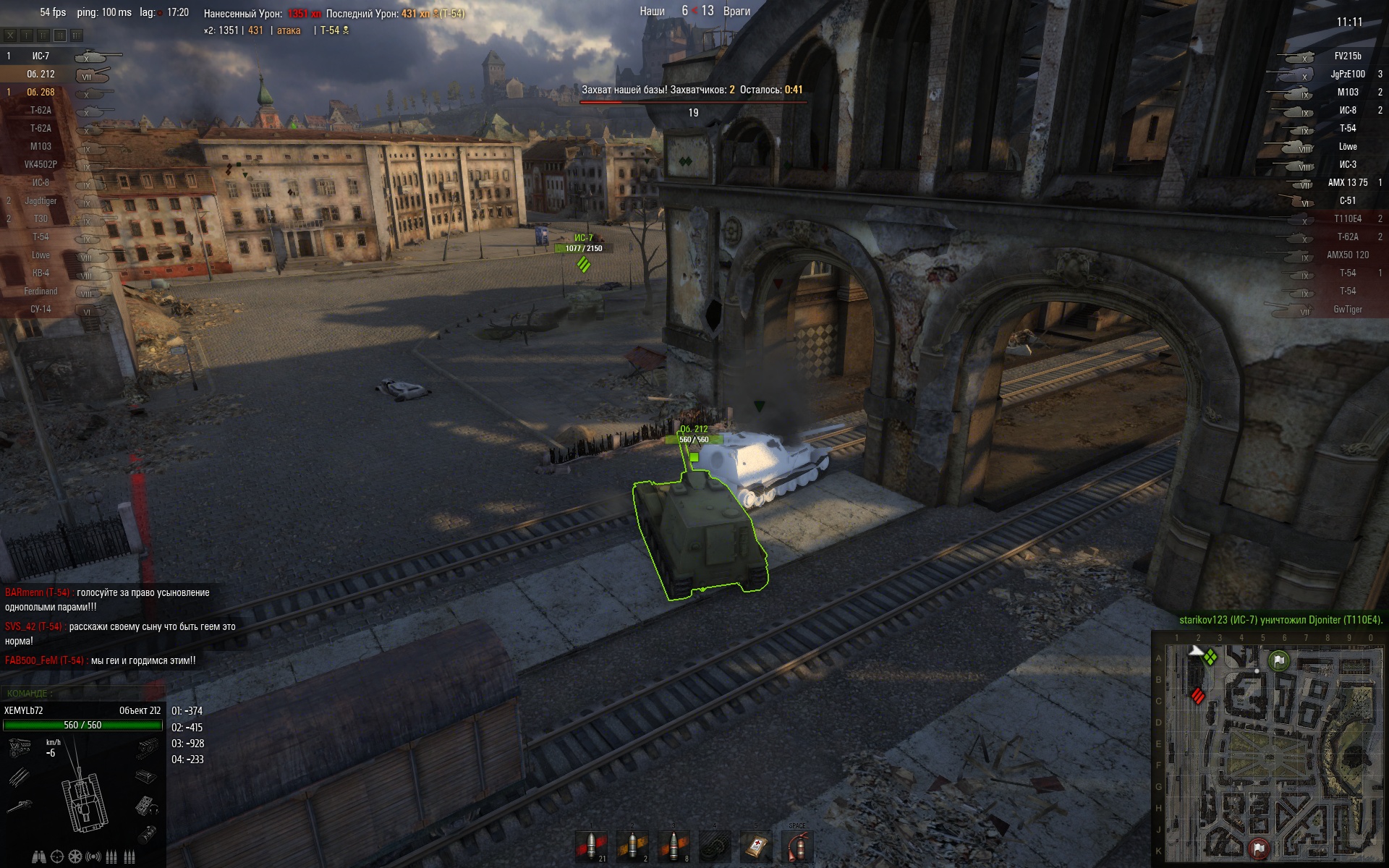Select ИС-7 in the allied team list
The height and width of the screenshot is (868, 1389).
click(41, 56)
